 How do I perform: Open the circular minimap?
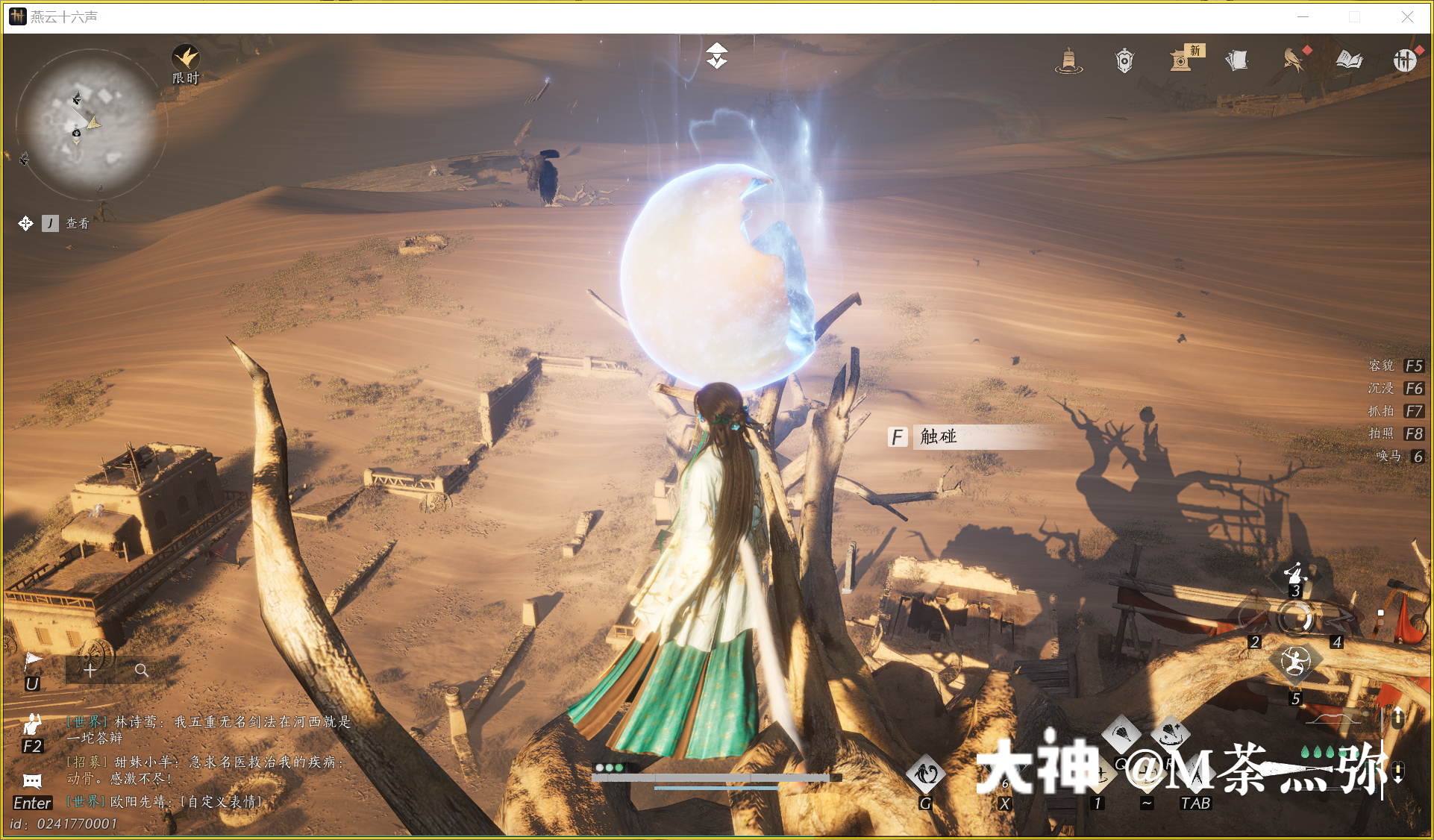click(90, 125)
